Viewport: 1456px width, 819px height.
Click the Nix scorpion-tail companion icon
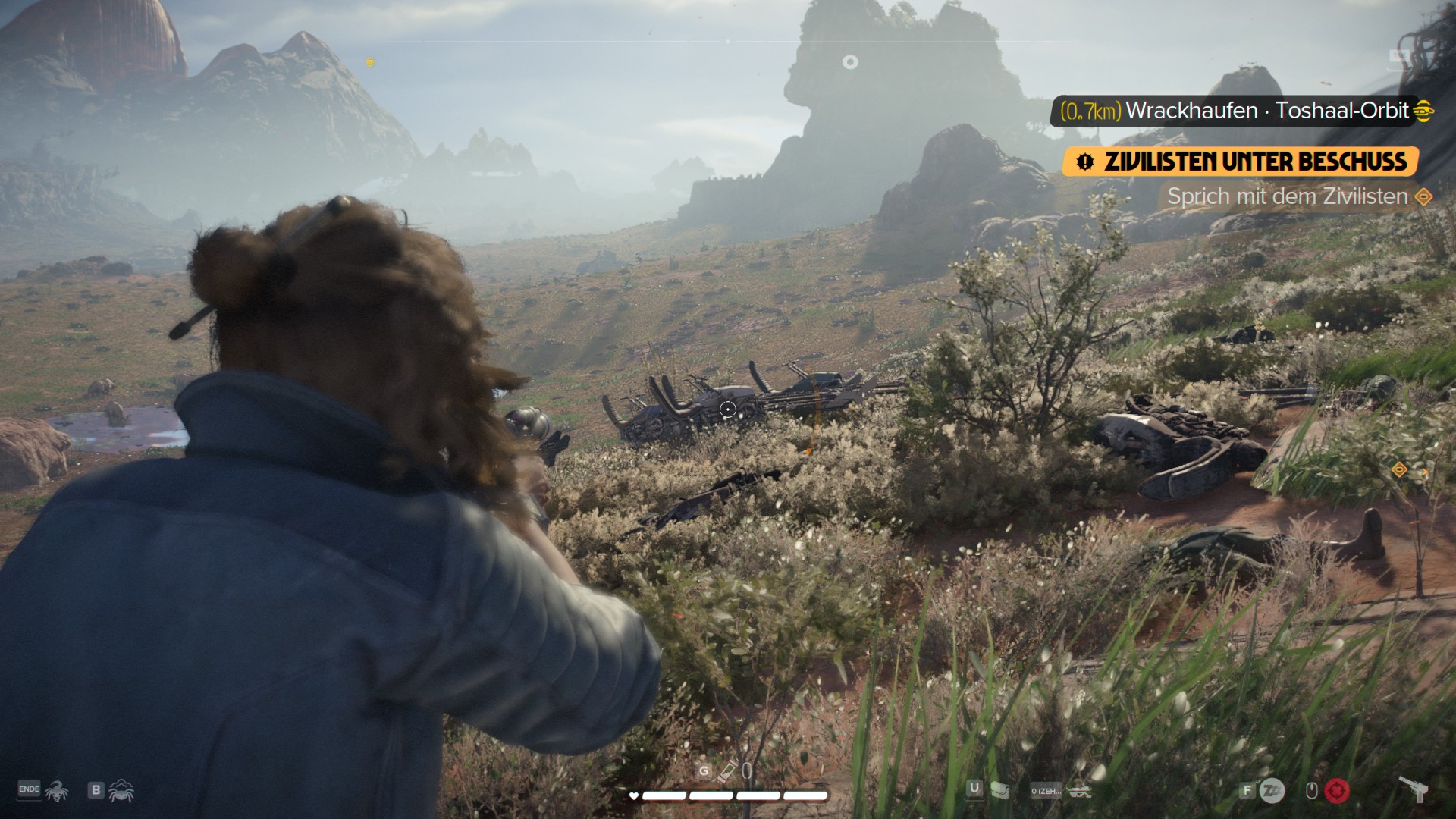pyautogui.click(x=57, y=791)
